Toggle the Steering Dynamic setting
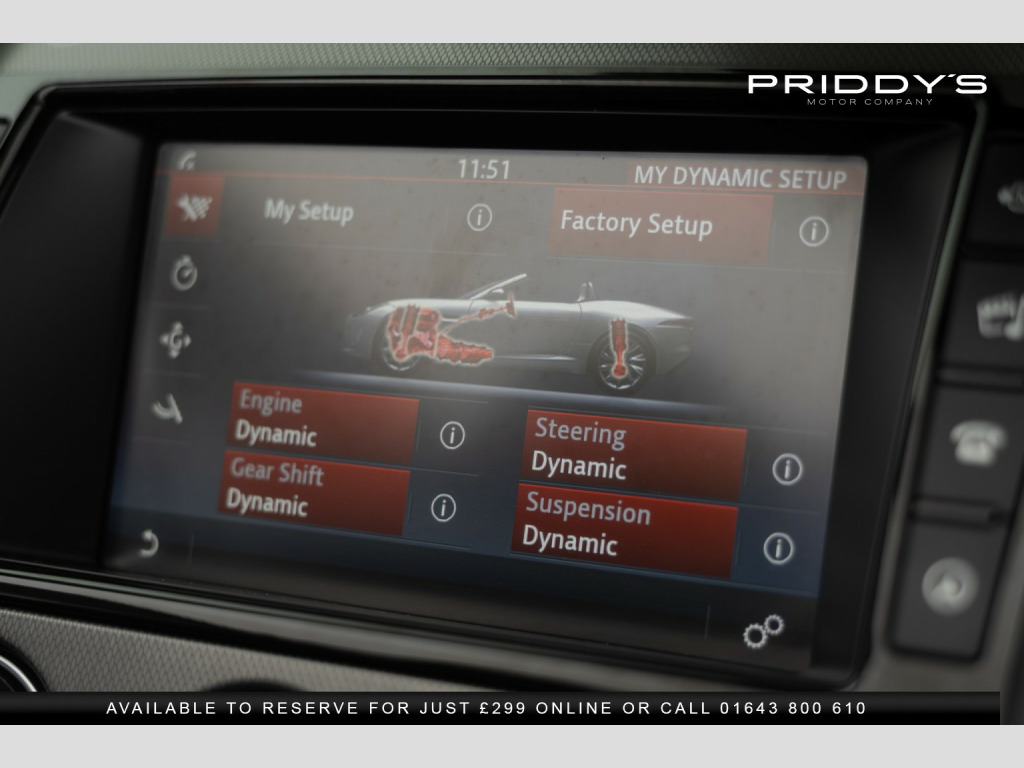This screenshot has width=1024, height=768. [634, 452]
